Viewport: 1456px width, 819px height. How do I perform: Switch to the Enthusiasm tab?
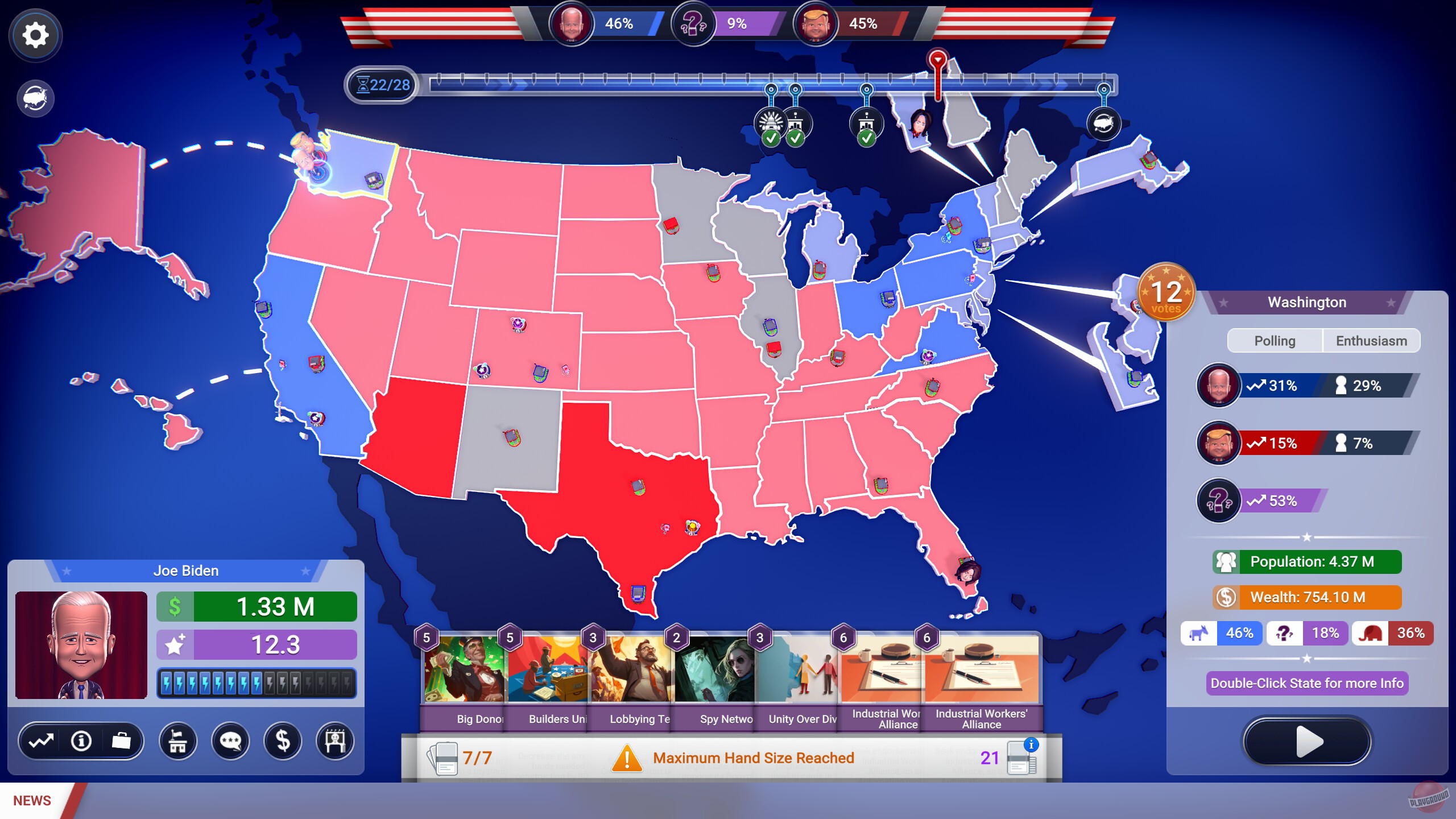click(x=1372, y=341)
